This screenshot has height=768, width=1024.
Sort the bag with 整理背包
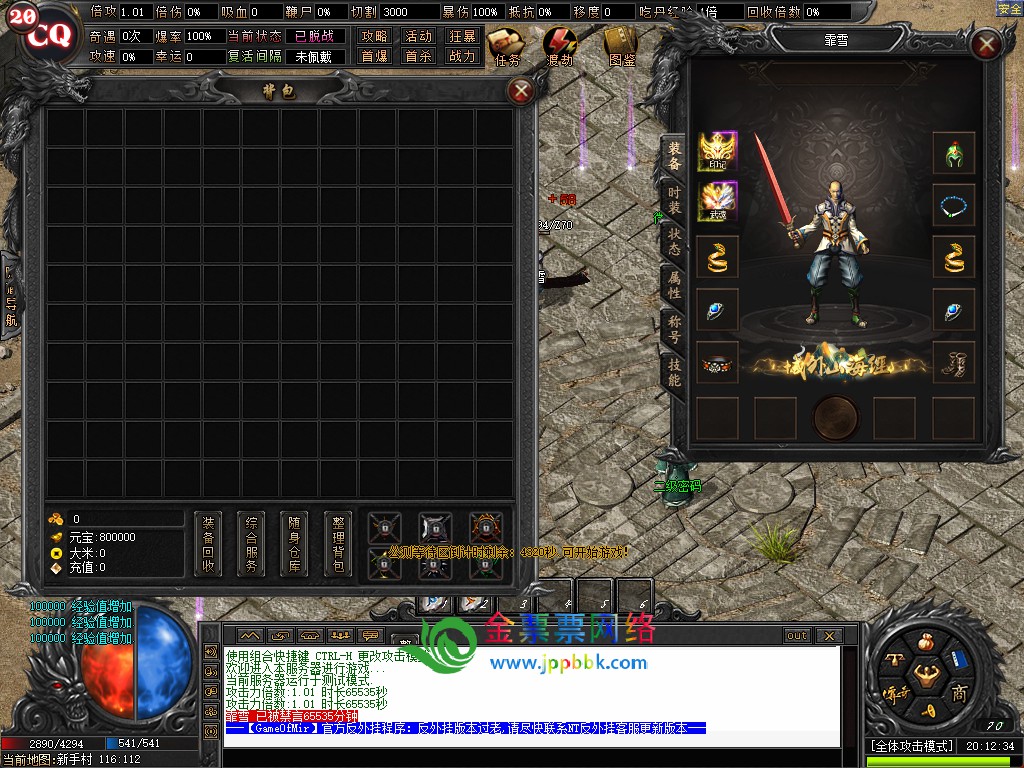coord(339,544)
